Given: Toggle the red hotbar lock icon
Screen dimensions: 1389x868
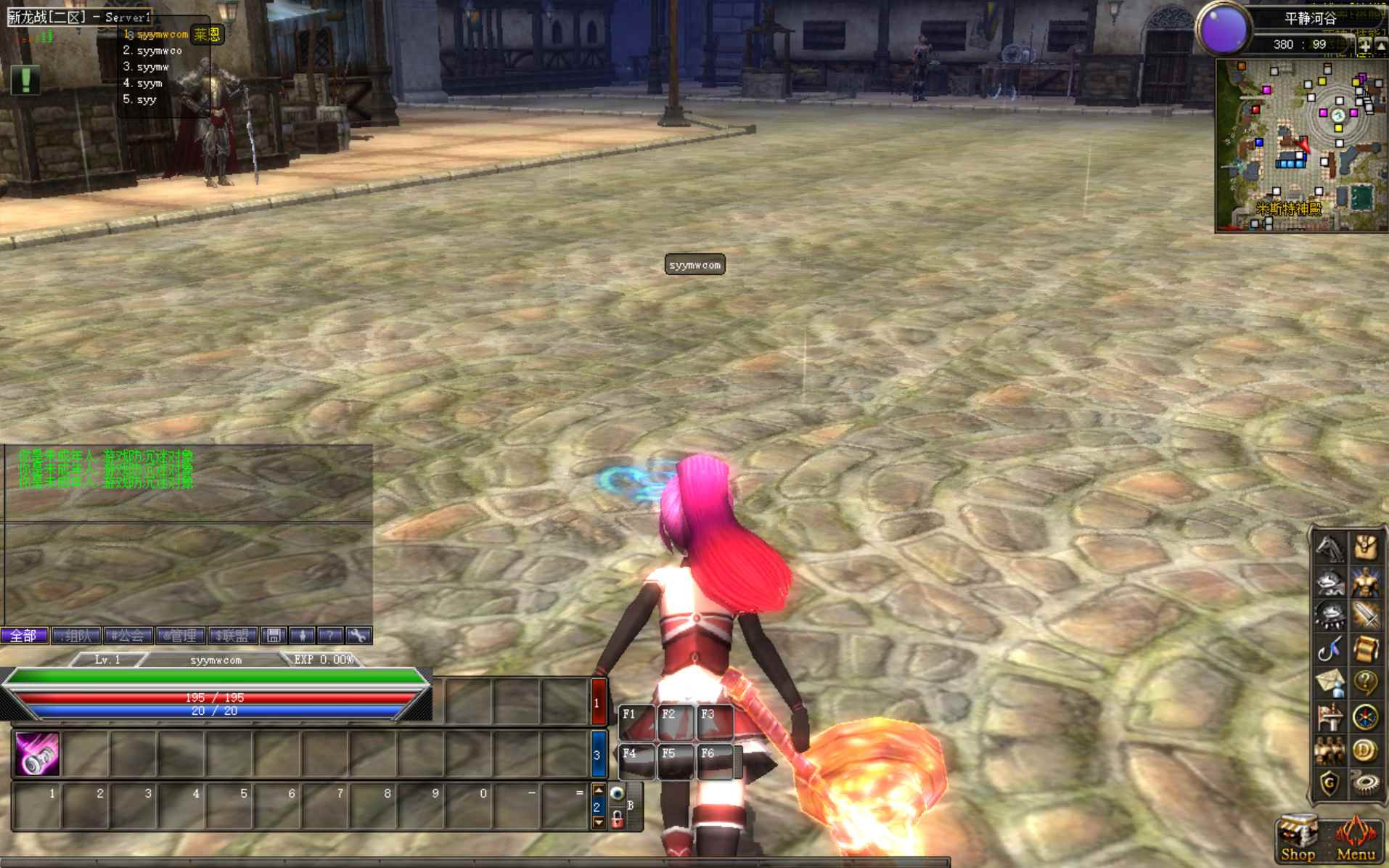Looking at the screenshot, I should (x=618, y=821).
